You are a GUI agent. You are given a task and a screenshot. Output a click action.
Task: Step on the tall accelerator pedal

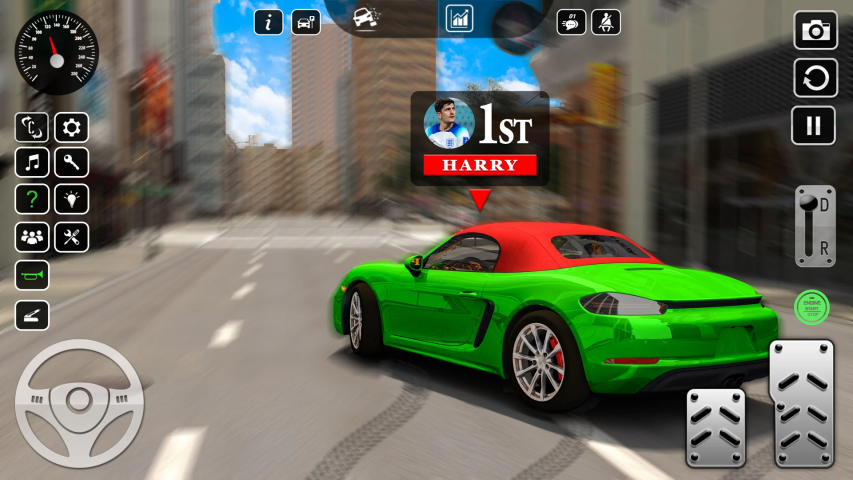coord(802,401)
